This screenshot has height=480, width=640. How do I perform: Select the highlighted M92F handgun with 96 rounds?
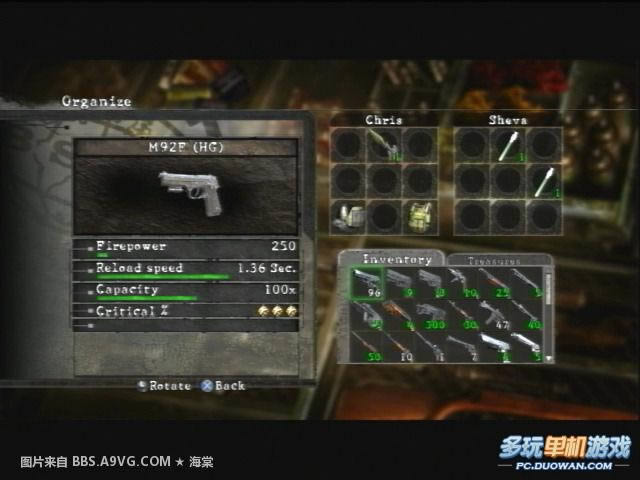pyautogui.click(x=367, y=284)
